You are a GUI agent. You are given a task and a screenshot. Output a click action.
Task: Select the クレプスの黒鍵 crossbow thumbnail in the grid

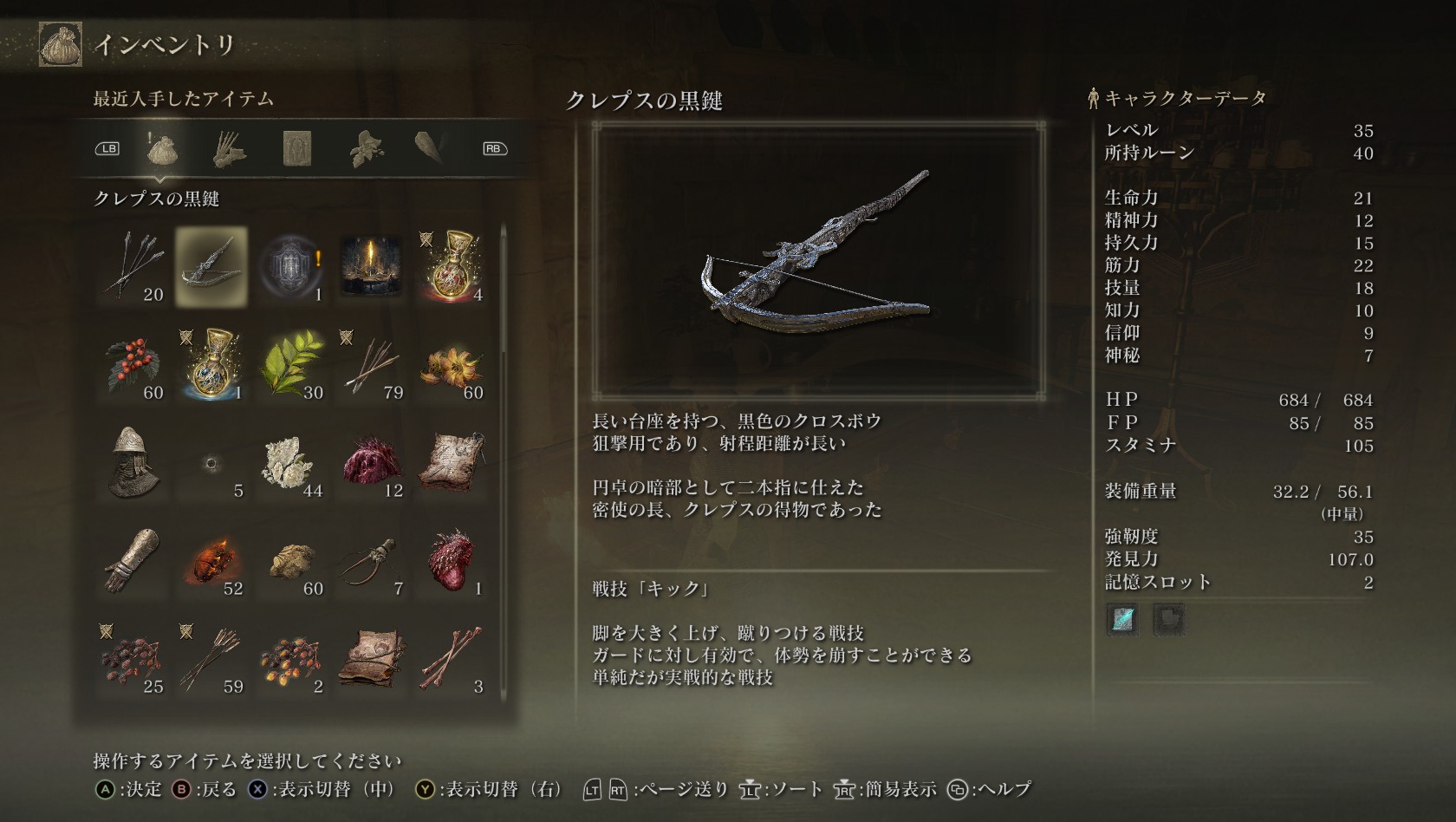point(211,267)
